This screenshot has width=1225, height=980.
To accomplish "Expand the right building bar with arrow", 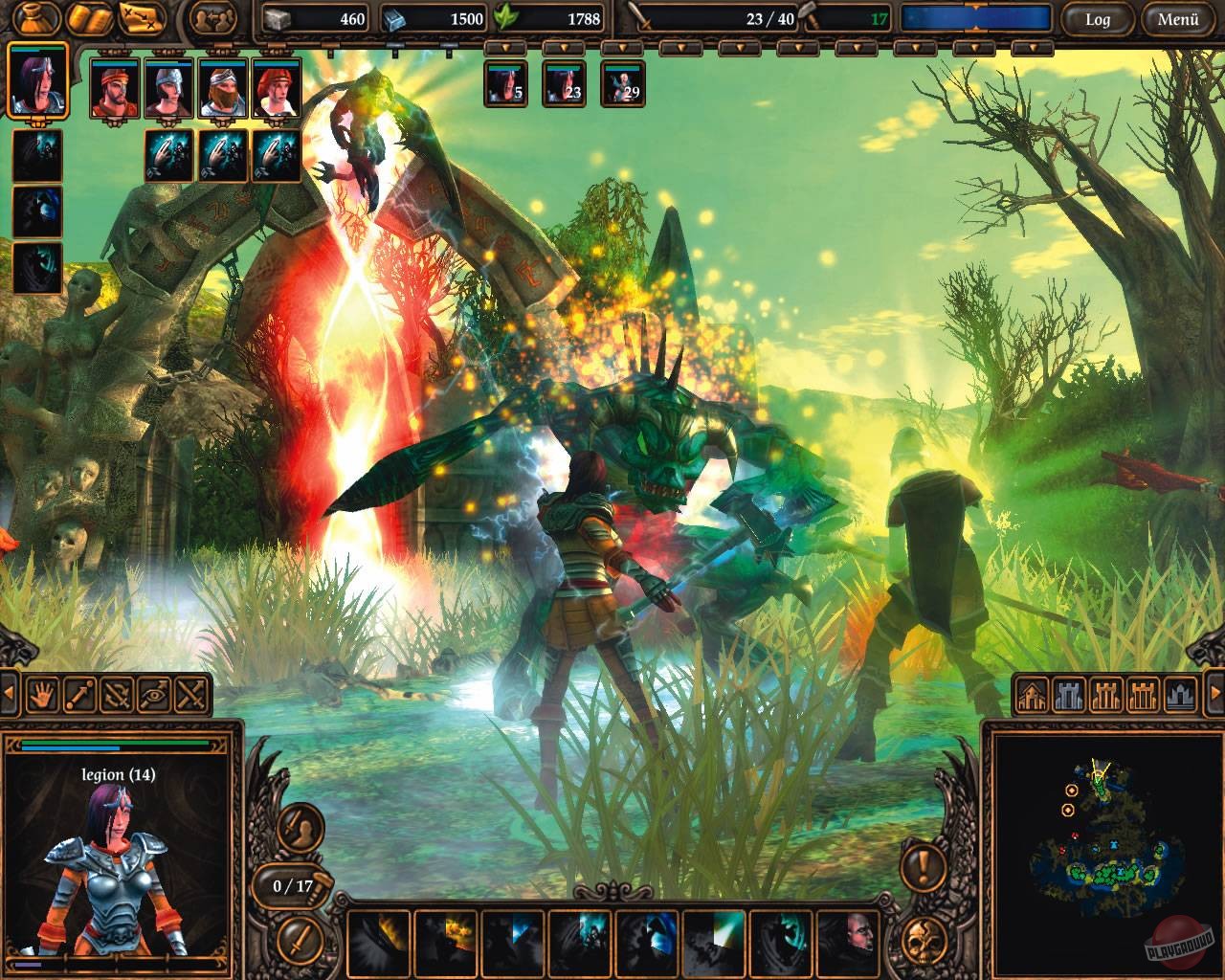I will (x=1214, y=692).
